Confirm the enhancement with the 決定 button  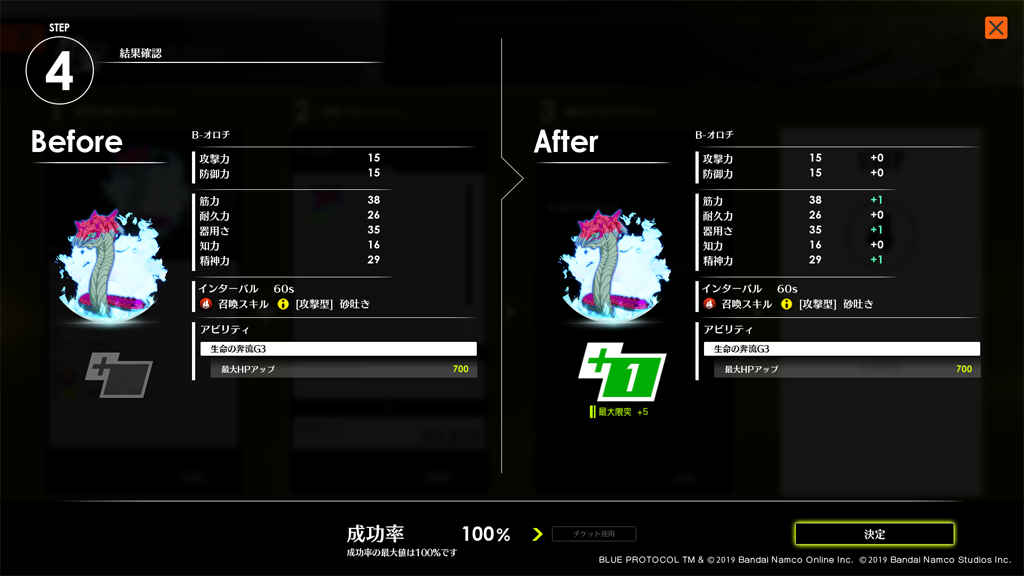(874, 534)
